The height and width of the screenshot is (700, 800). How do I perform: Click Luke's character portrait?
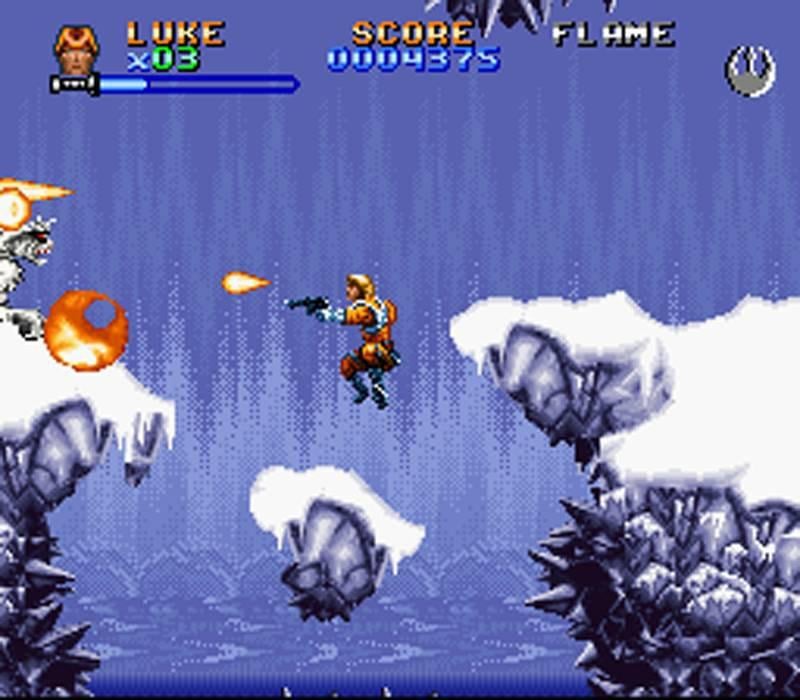click(76, 51)
